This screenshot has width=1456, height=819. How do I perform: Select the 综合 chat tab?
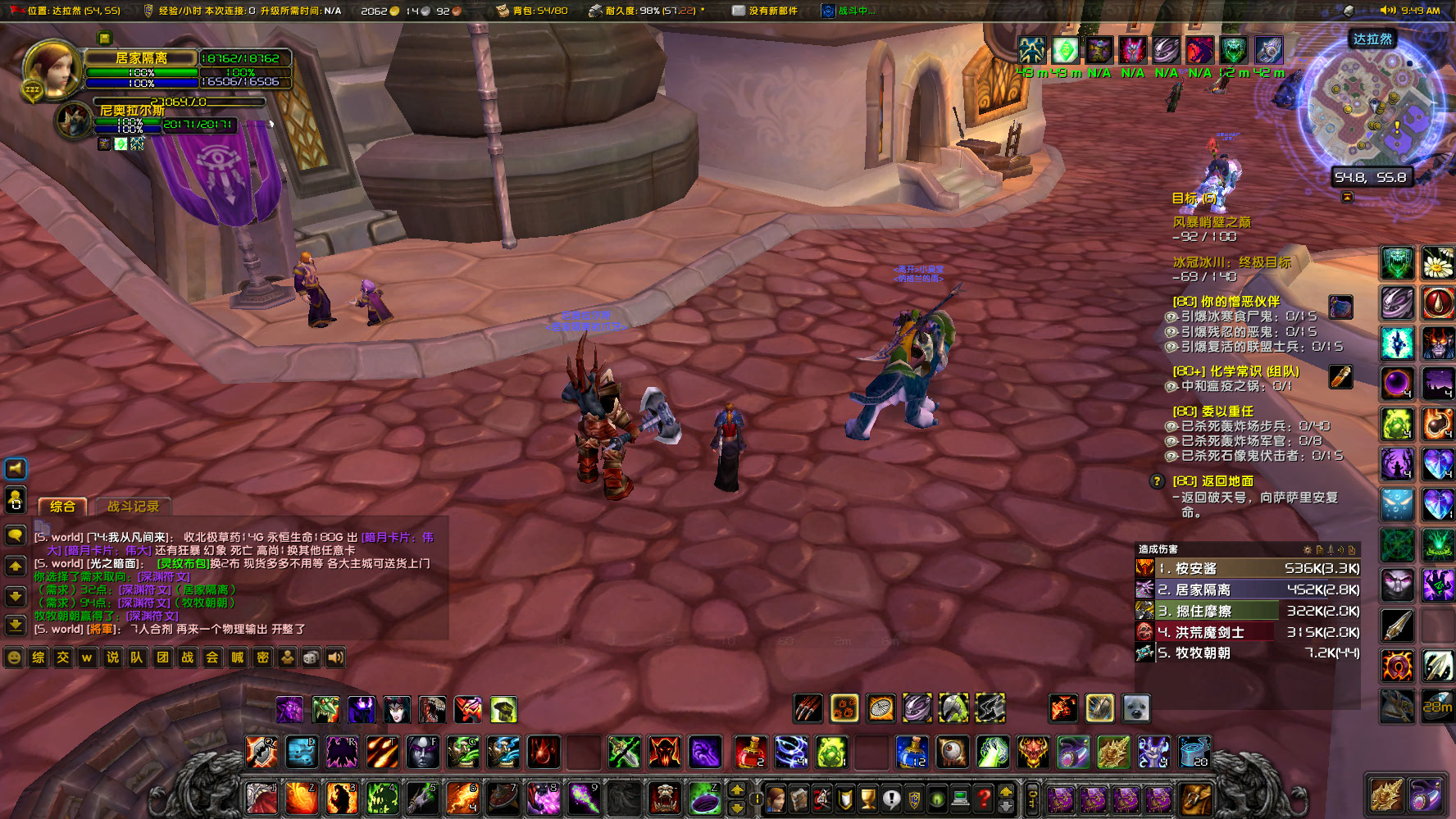[x=62, y=506]
